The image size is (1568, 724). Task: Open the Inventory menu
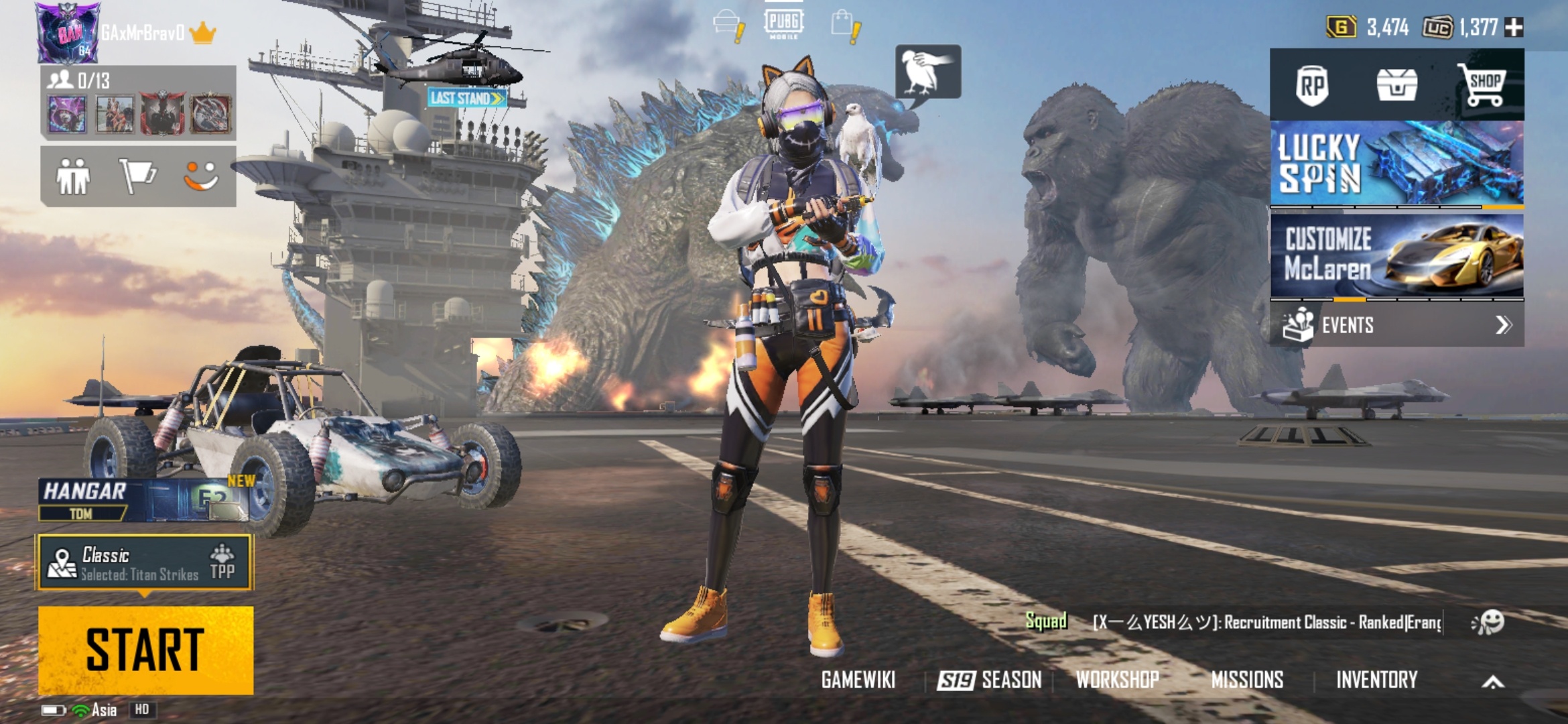(x=1376, y=680)
